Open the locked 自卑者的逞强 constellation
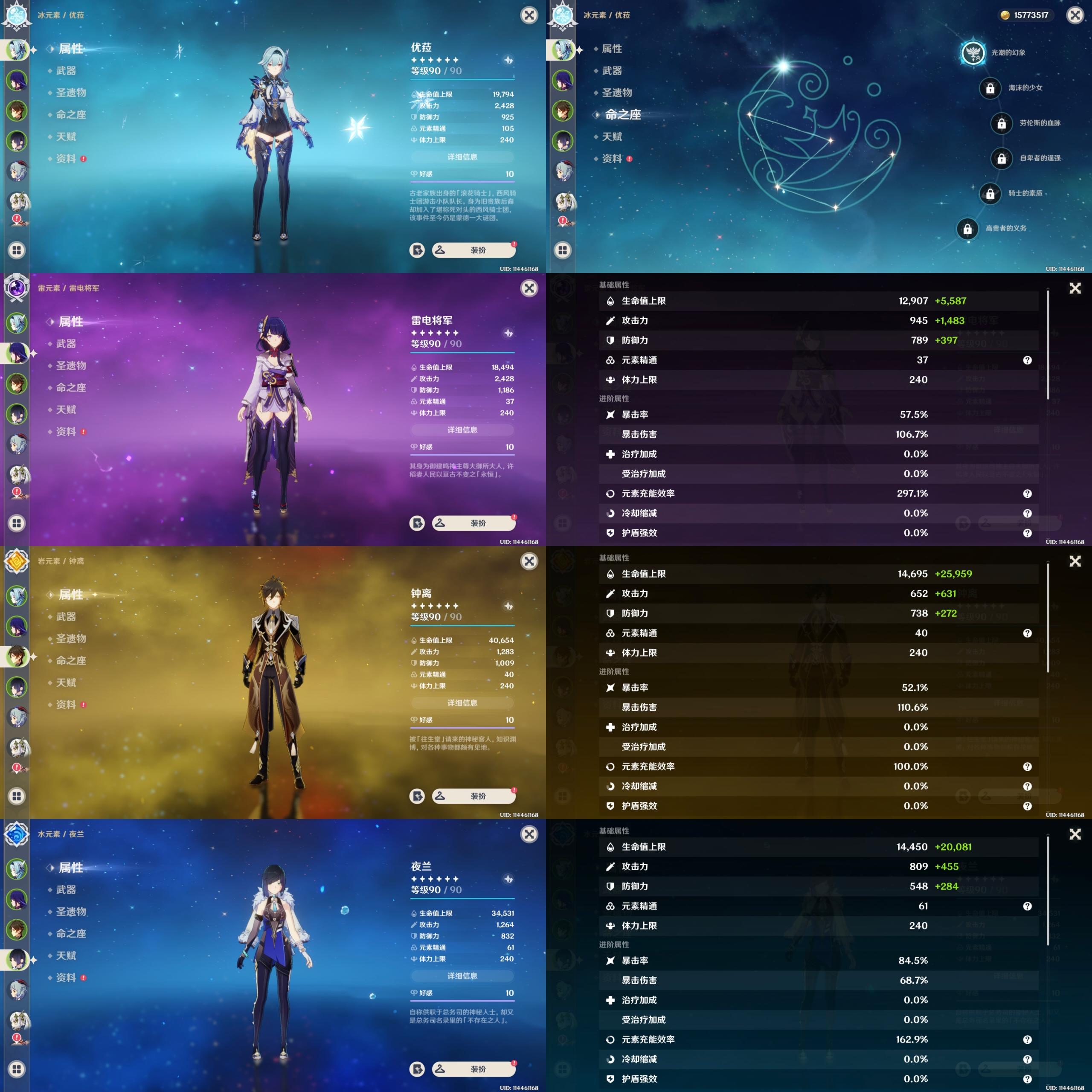This screenshot has width=1092, height=1092. (x=1001, y=158)
